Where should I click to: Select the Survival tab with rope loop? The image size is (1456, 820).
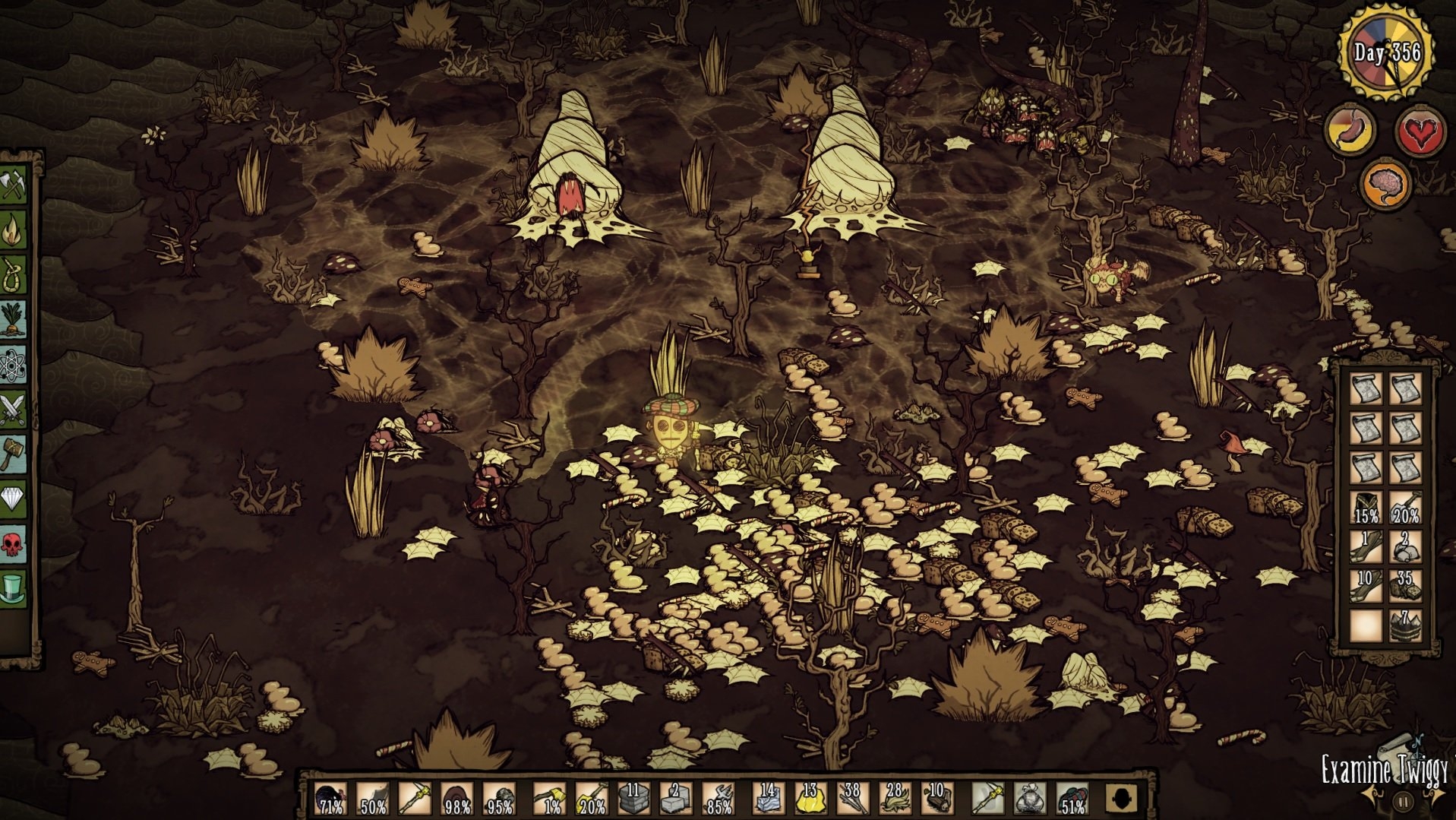click(13, 274)
